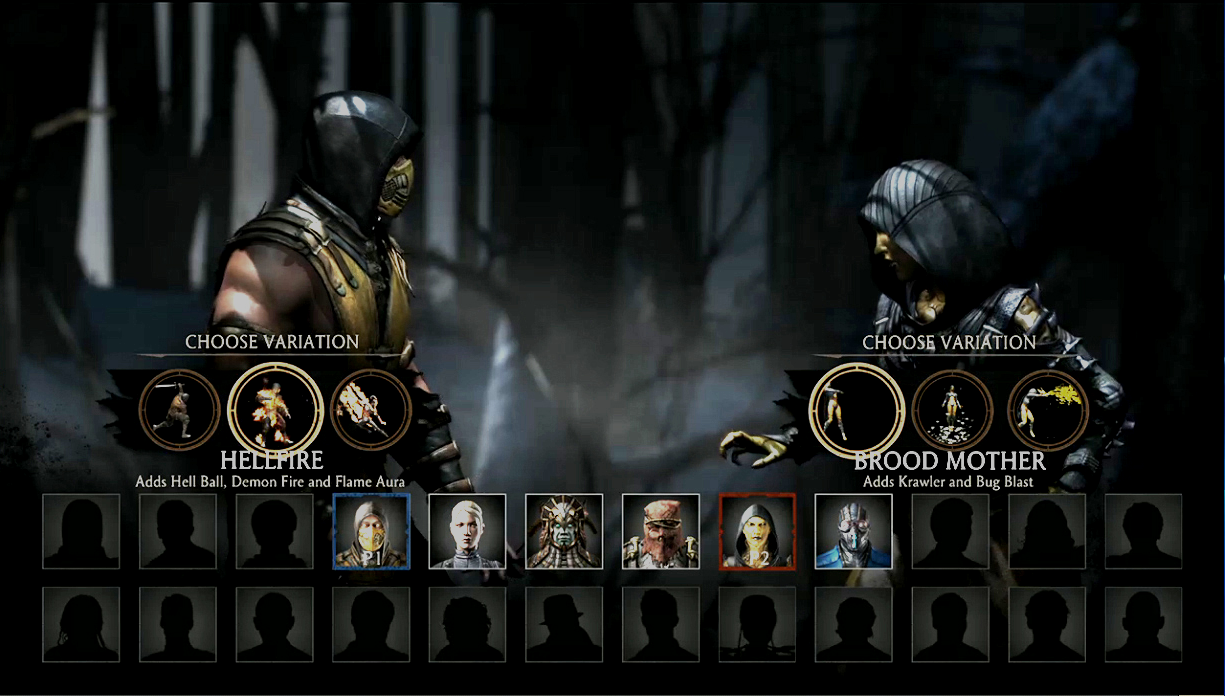Select the masked Ferra/Torr portrait

[x=661, y=531]
